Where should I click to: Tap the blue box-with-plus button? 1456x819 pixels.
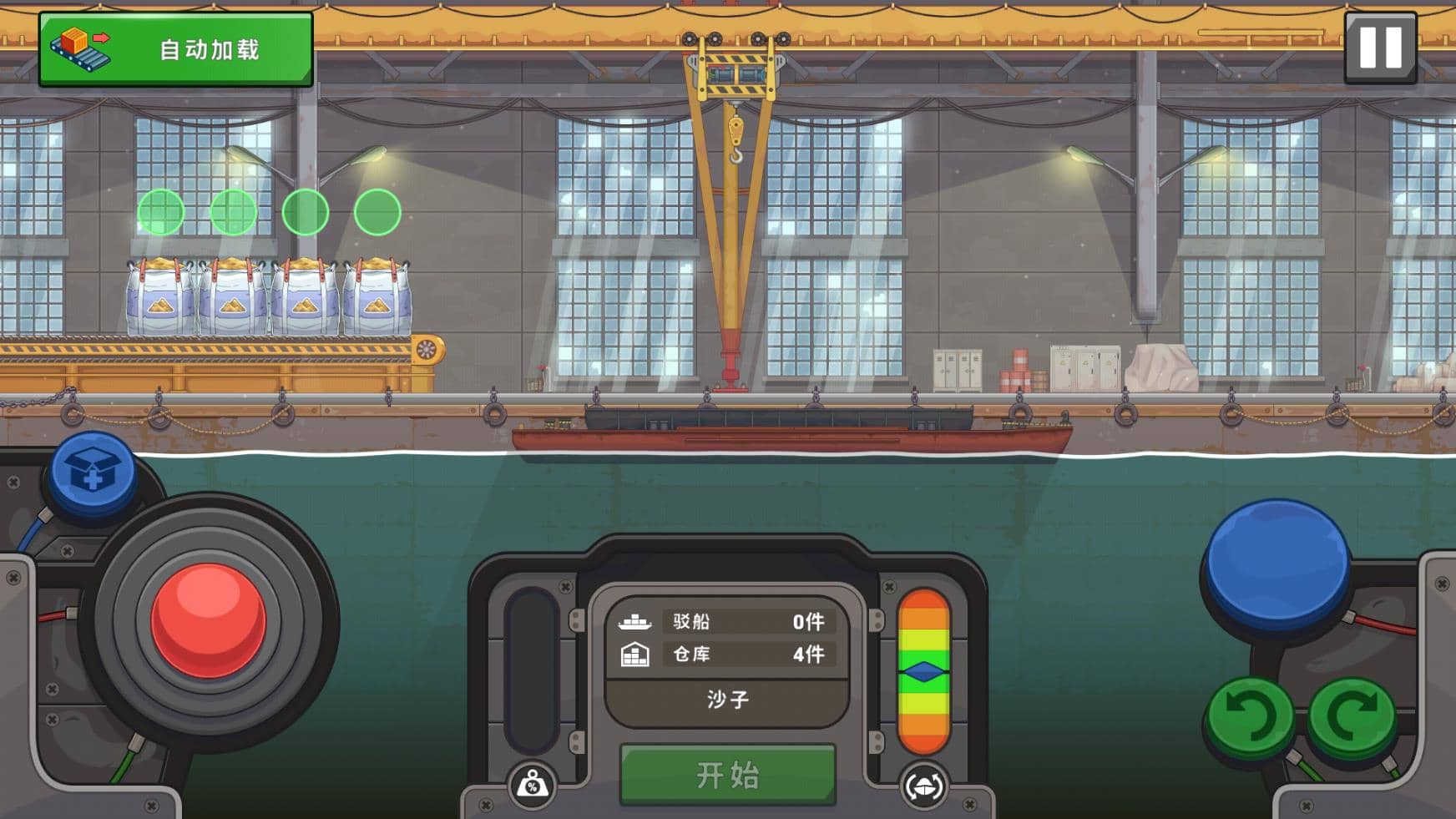pos(93,473)
